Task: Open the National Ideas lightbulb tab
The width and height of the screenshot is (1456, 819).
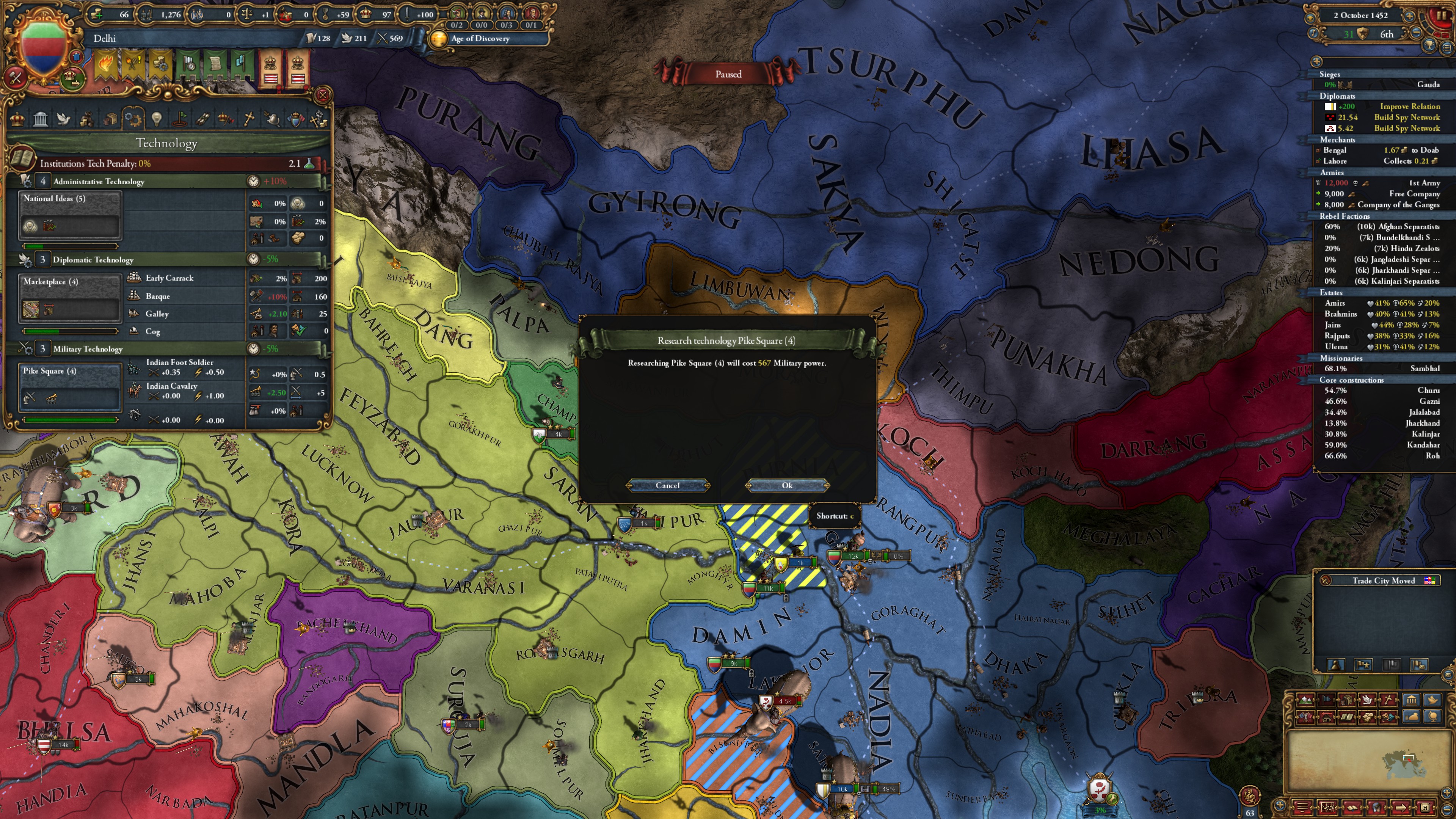Action: pos(158,120)
